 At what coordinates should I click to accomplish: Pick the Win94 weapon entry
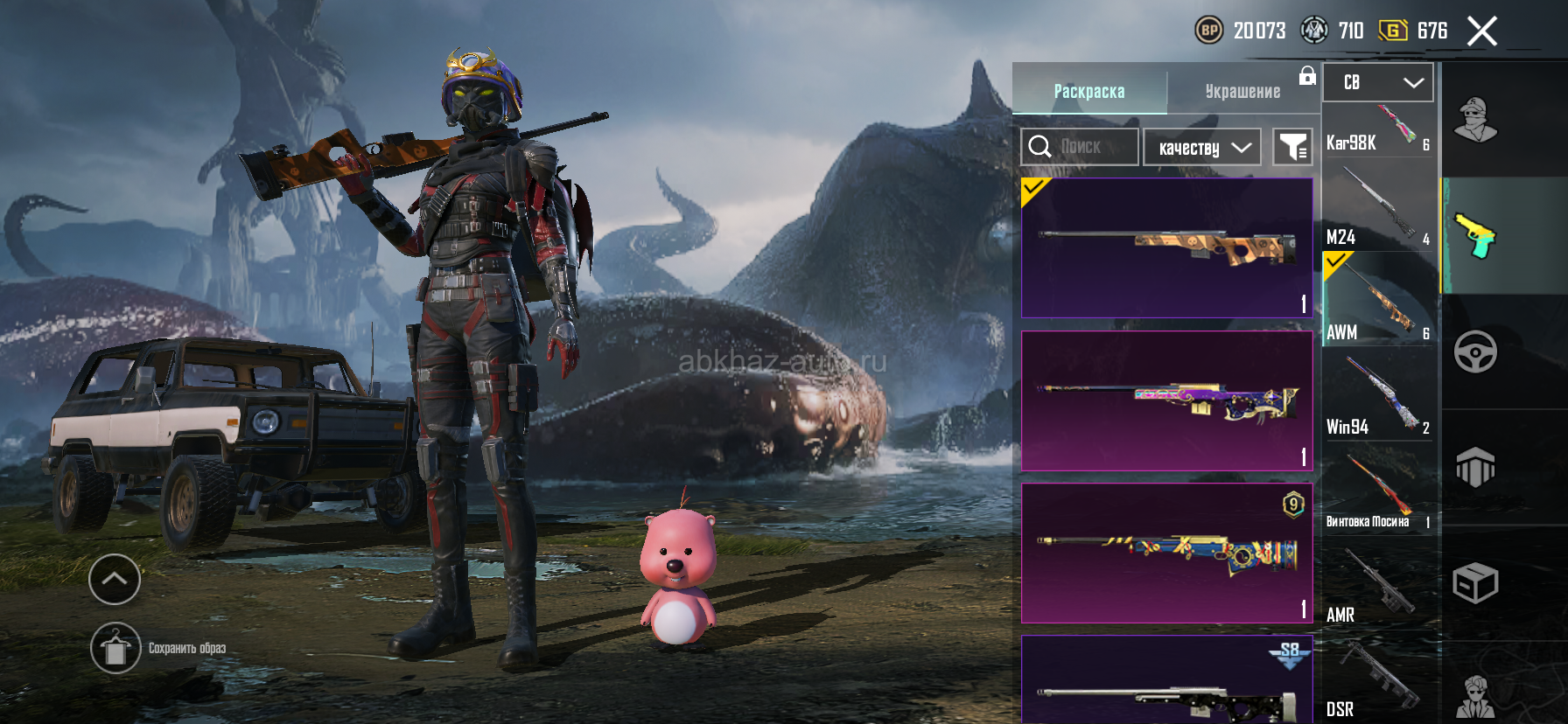point(1378,396)
